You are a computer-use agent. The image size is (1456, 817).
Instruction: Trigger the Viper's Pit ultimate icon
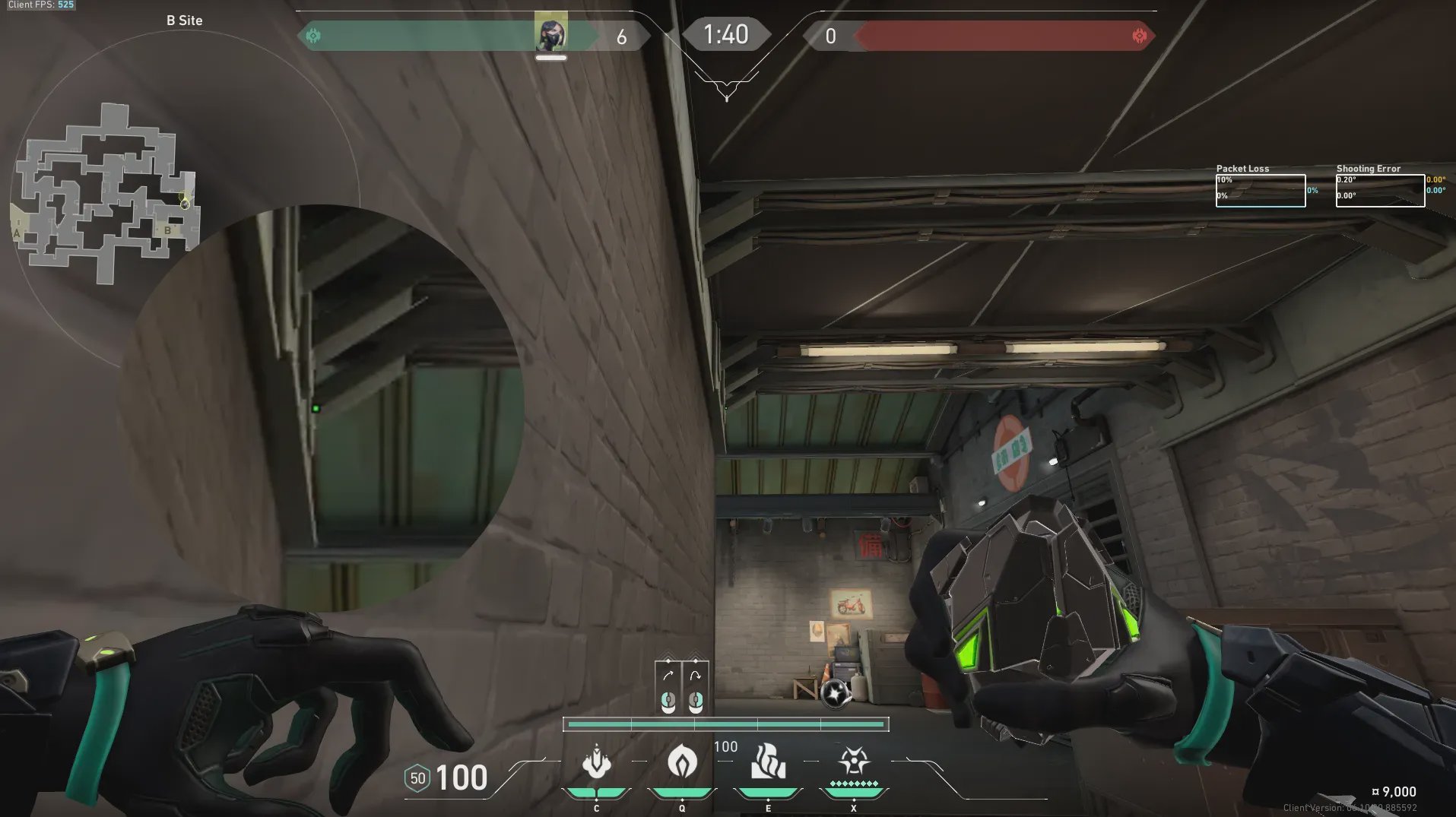click(854, 762)
